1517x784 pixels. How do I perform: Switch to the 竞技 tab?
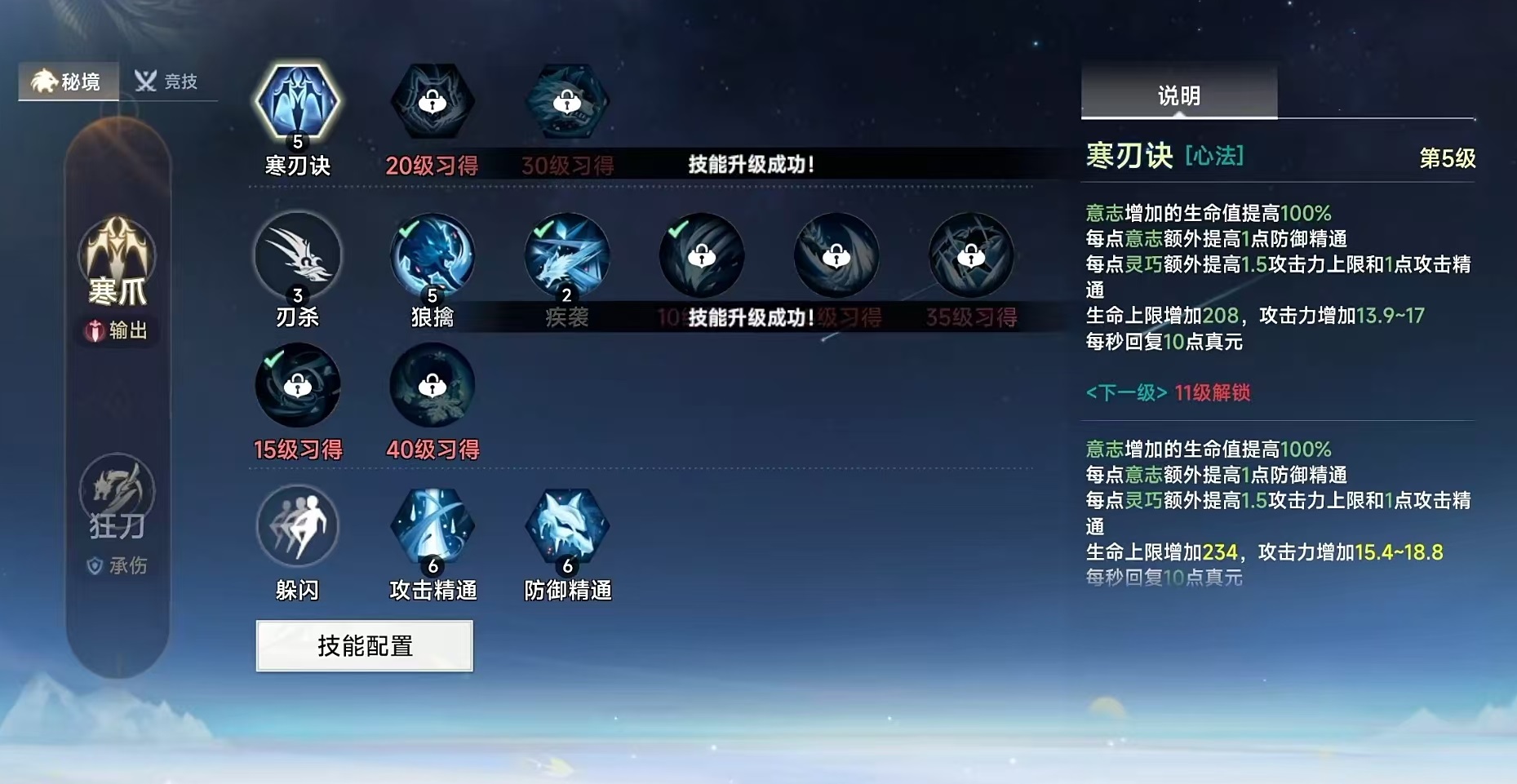click(168, 81)
